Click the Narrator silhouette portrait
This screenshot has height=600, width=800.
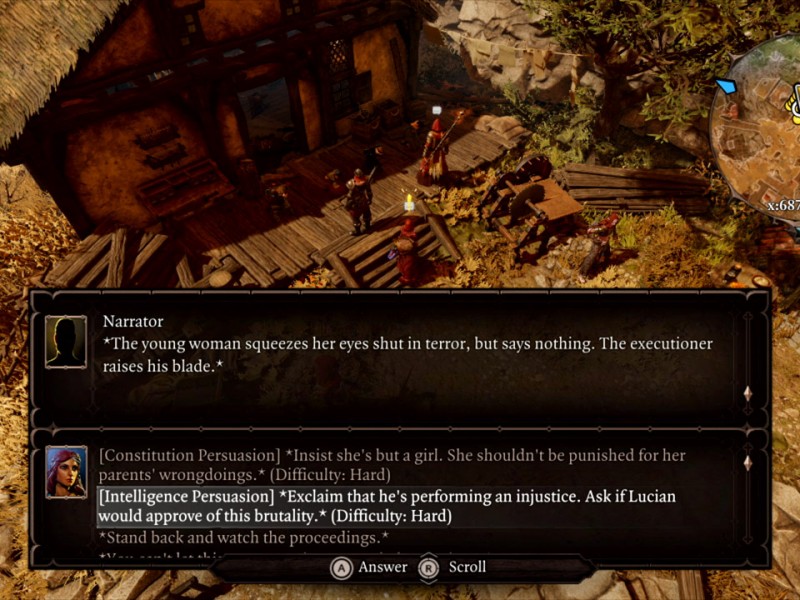(66, 342)
